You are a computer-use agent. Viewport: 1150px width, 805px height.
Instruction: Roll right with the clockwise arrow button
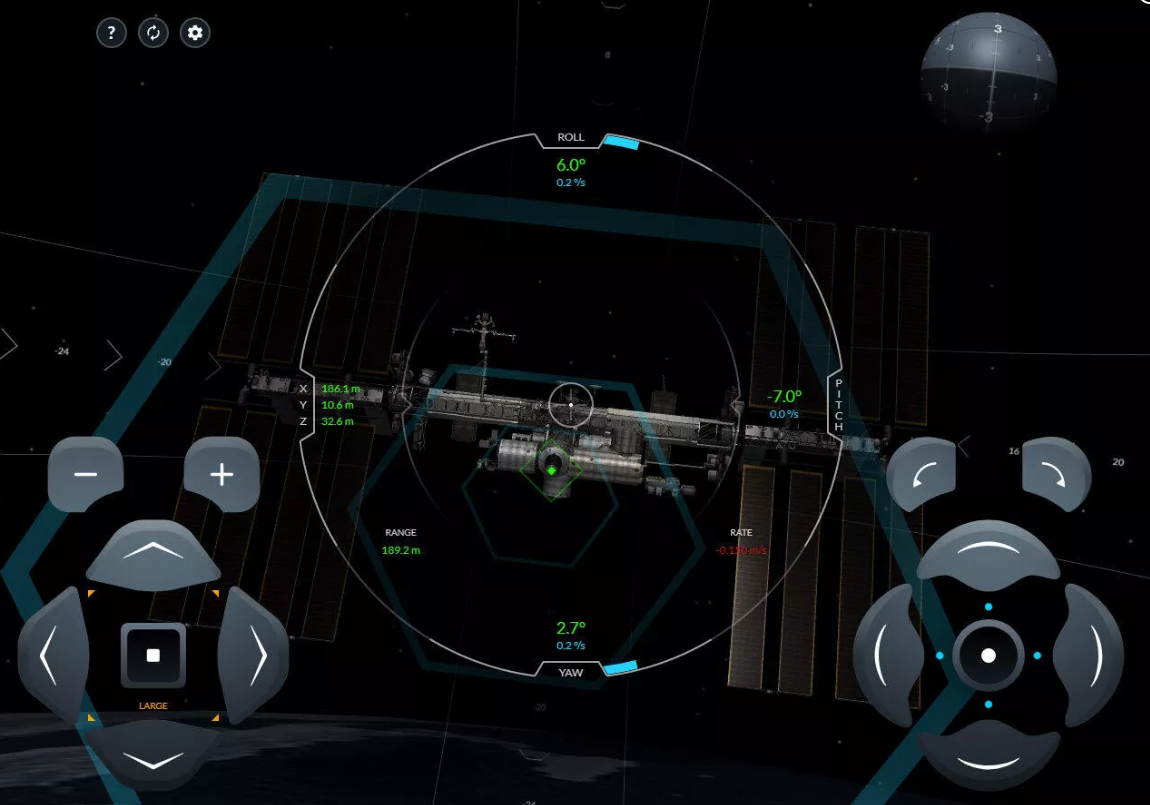point(1056,476)
